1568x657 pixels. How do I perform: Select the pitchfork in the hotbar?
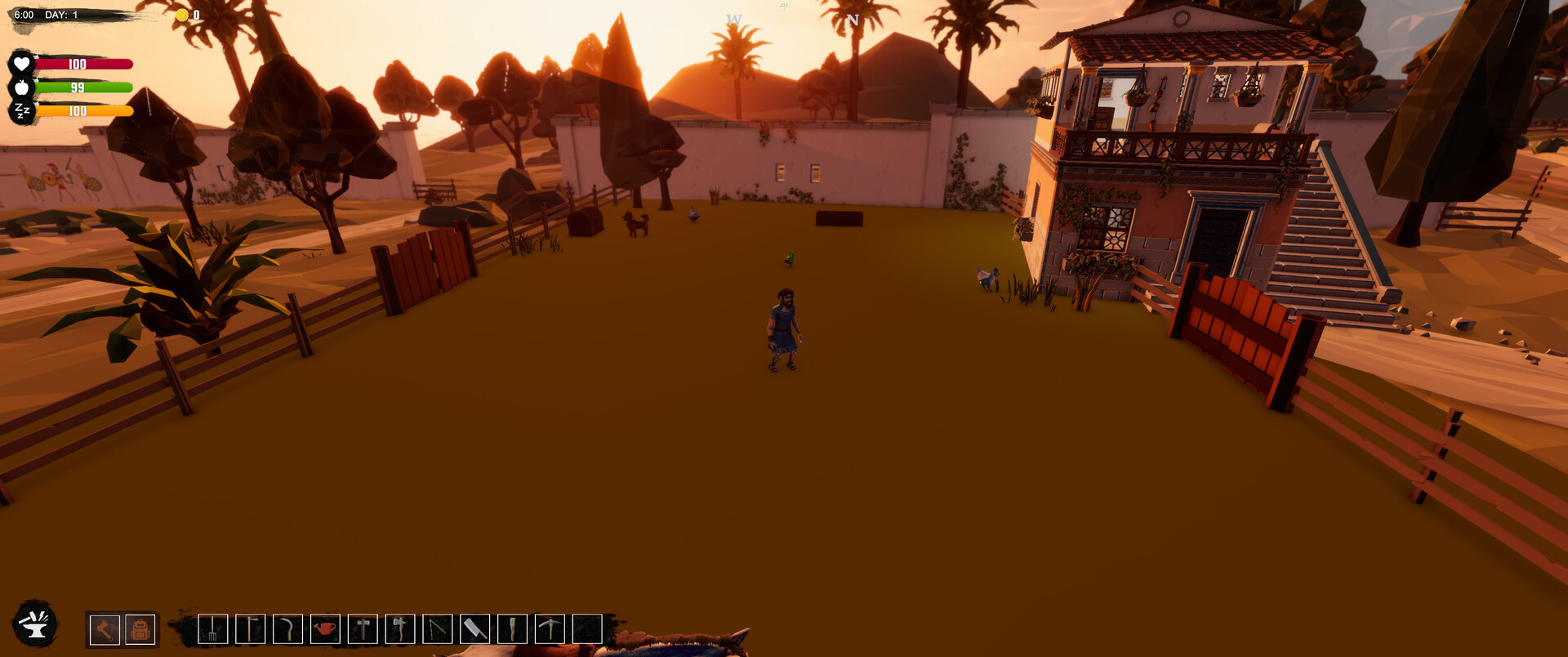(x=213, y=631)
